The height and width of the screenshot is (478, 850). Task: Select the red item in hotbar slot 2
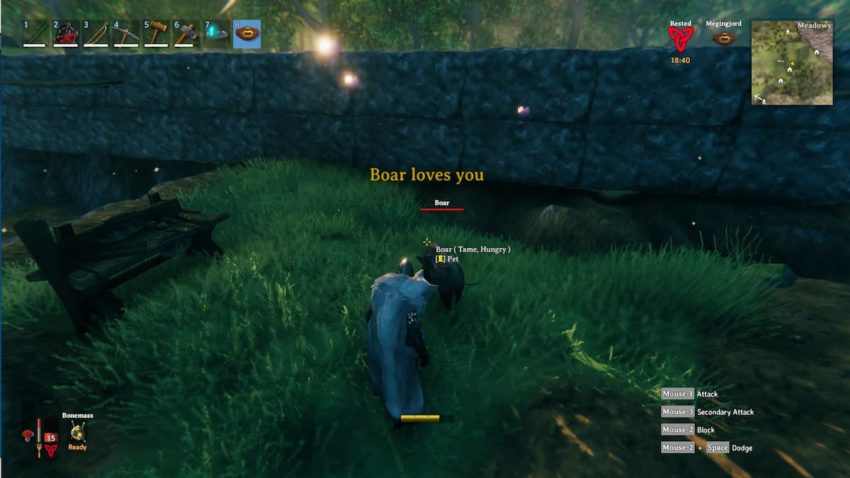click(x=66, y=34)
